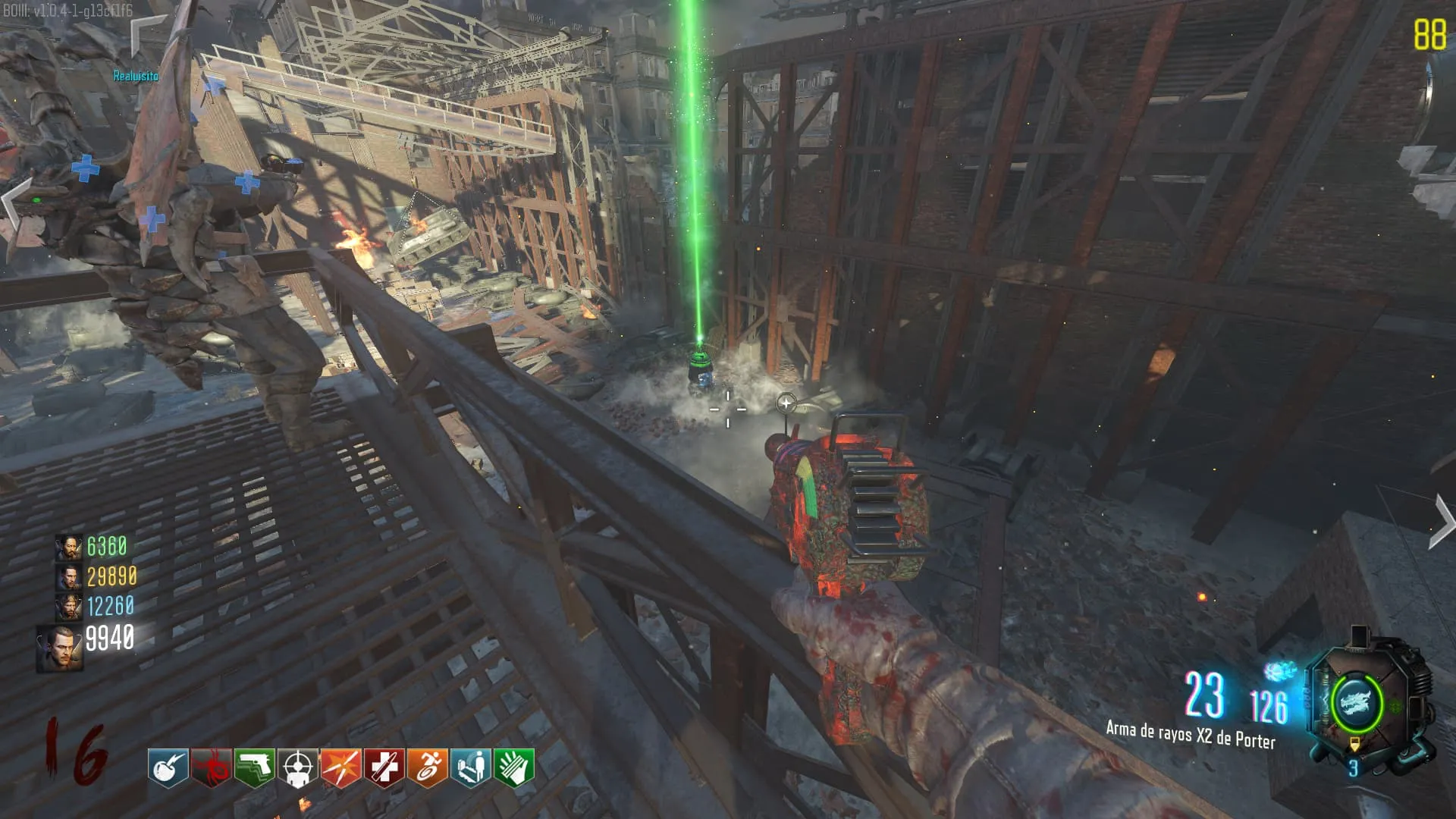Activate the dragon special ability icon

(x=1356, y=701)
